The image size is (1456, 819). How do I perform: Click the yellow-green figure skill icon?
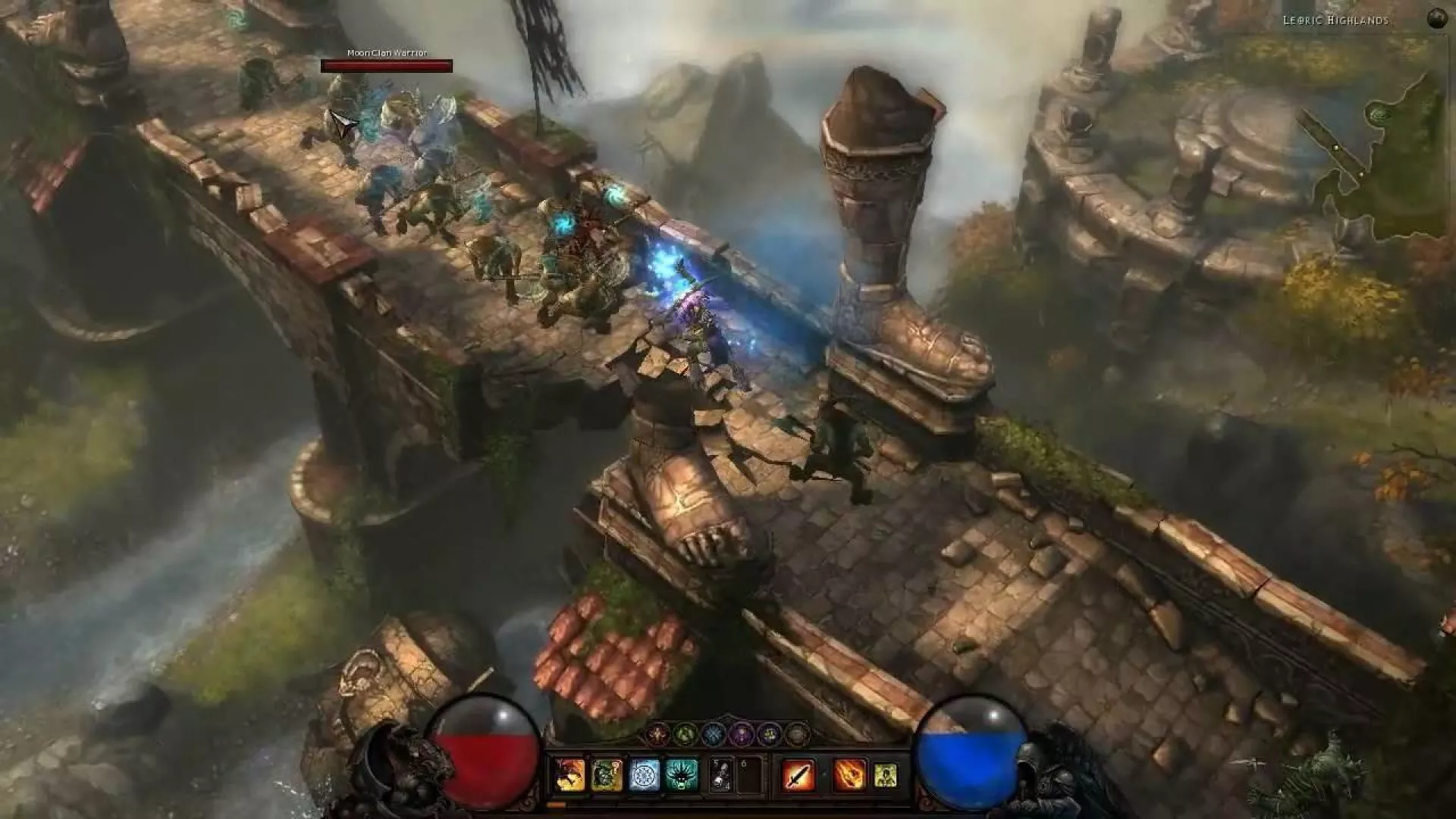[x=885, y=775]
